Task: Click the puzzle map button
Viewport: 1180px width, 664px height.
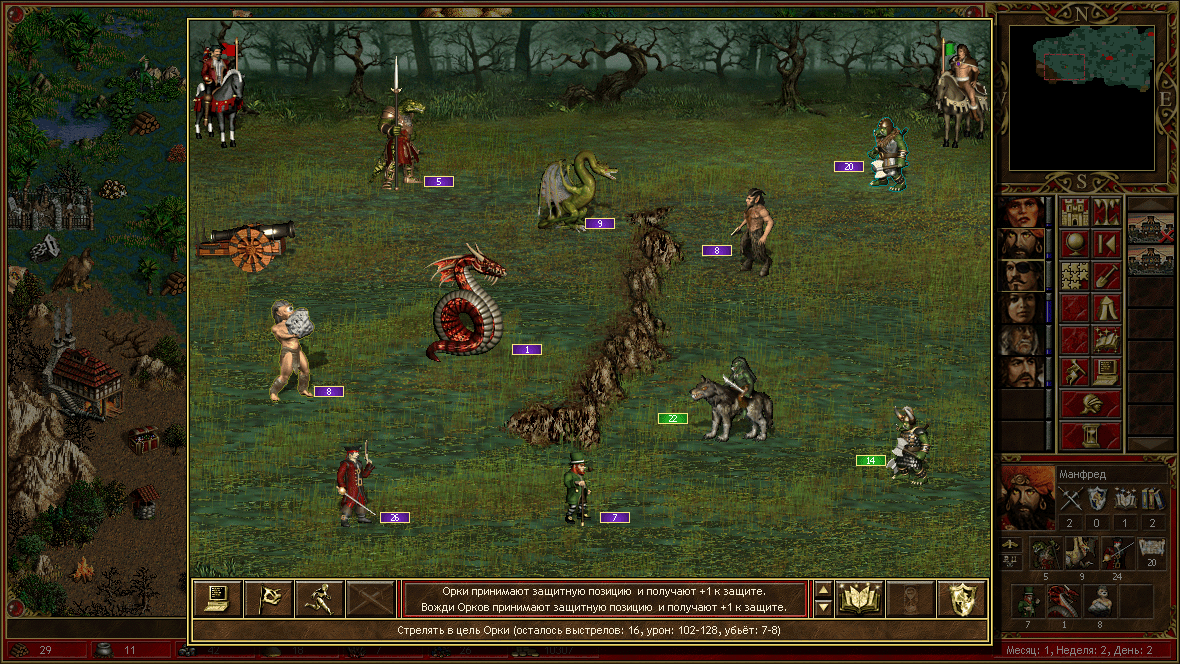Action: pos(1074,276)
